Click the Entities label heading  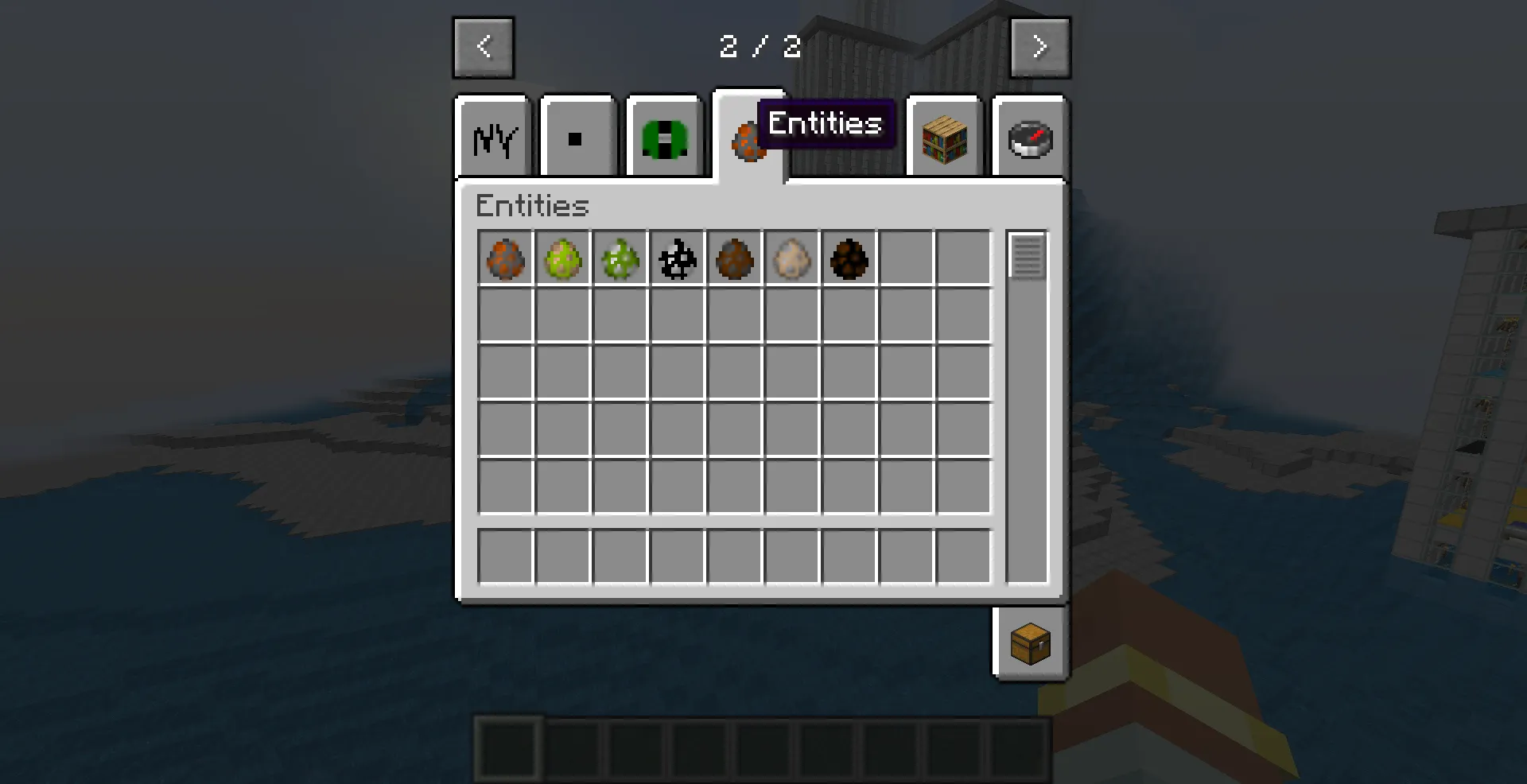[x=531, y=206]
